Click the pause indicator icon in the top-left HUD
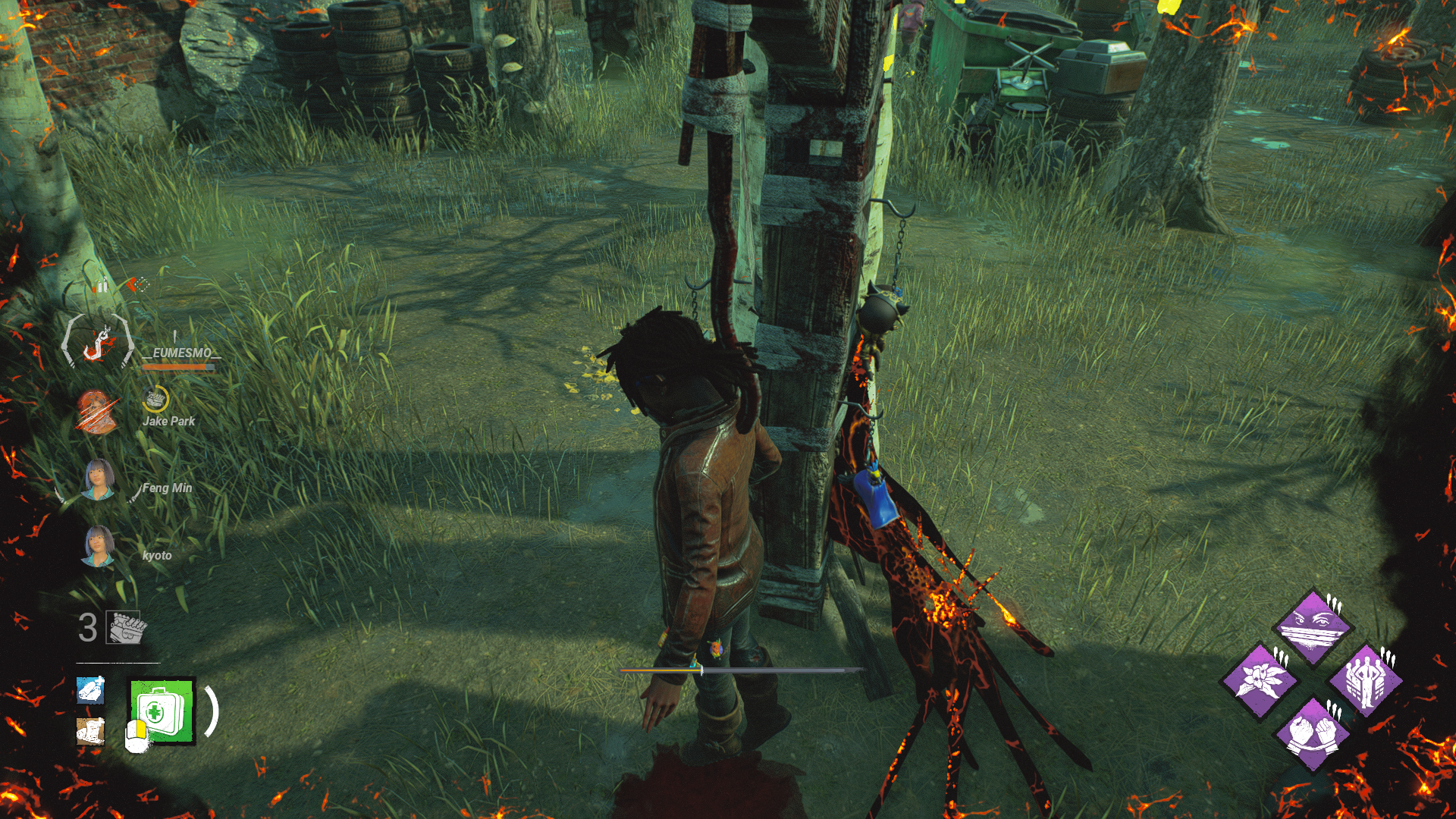The image size is (1456, 819). pos(99,287)
